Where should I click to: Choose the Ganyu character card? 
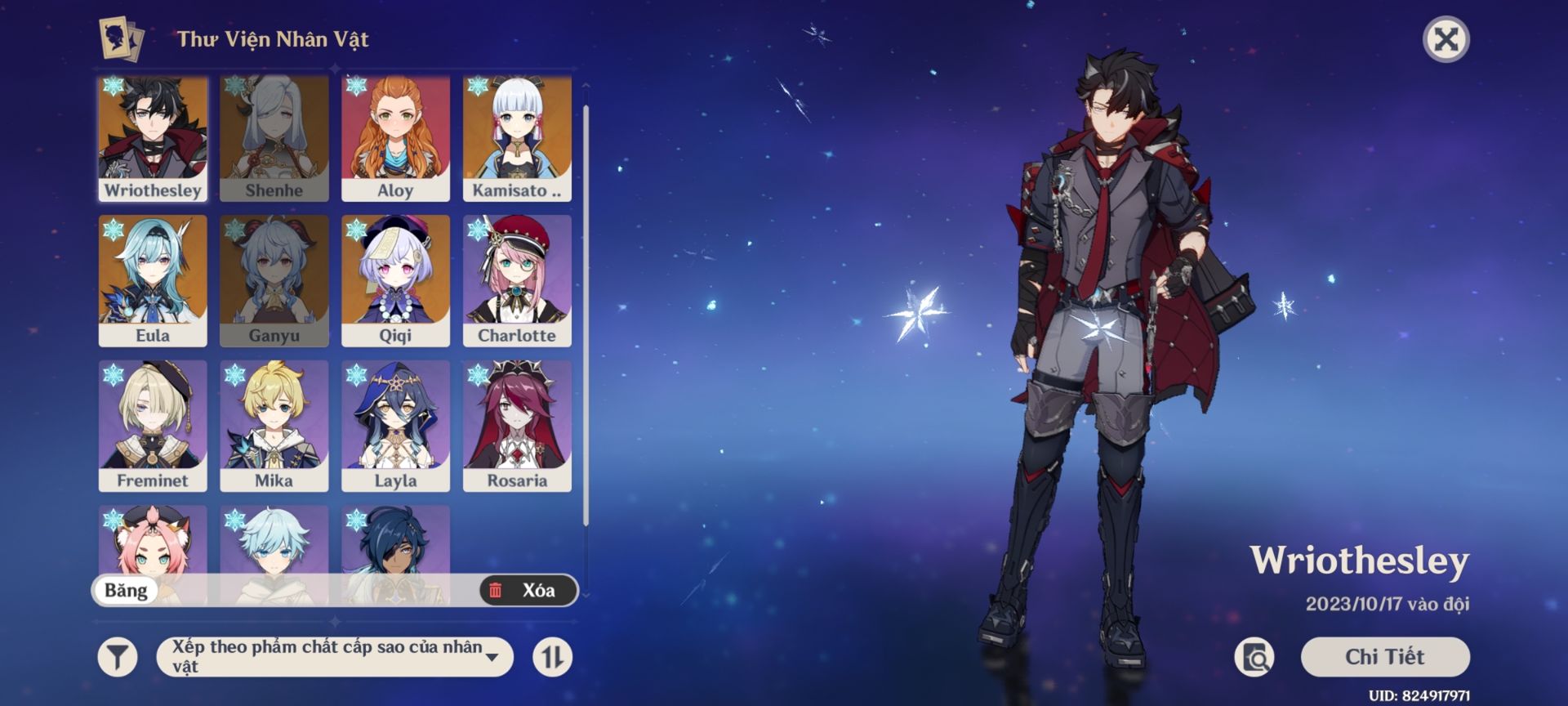point(274,280)
